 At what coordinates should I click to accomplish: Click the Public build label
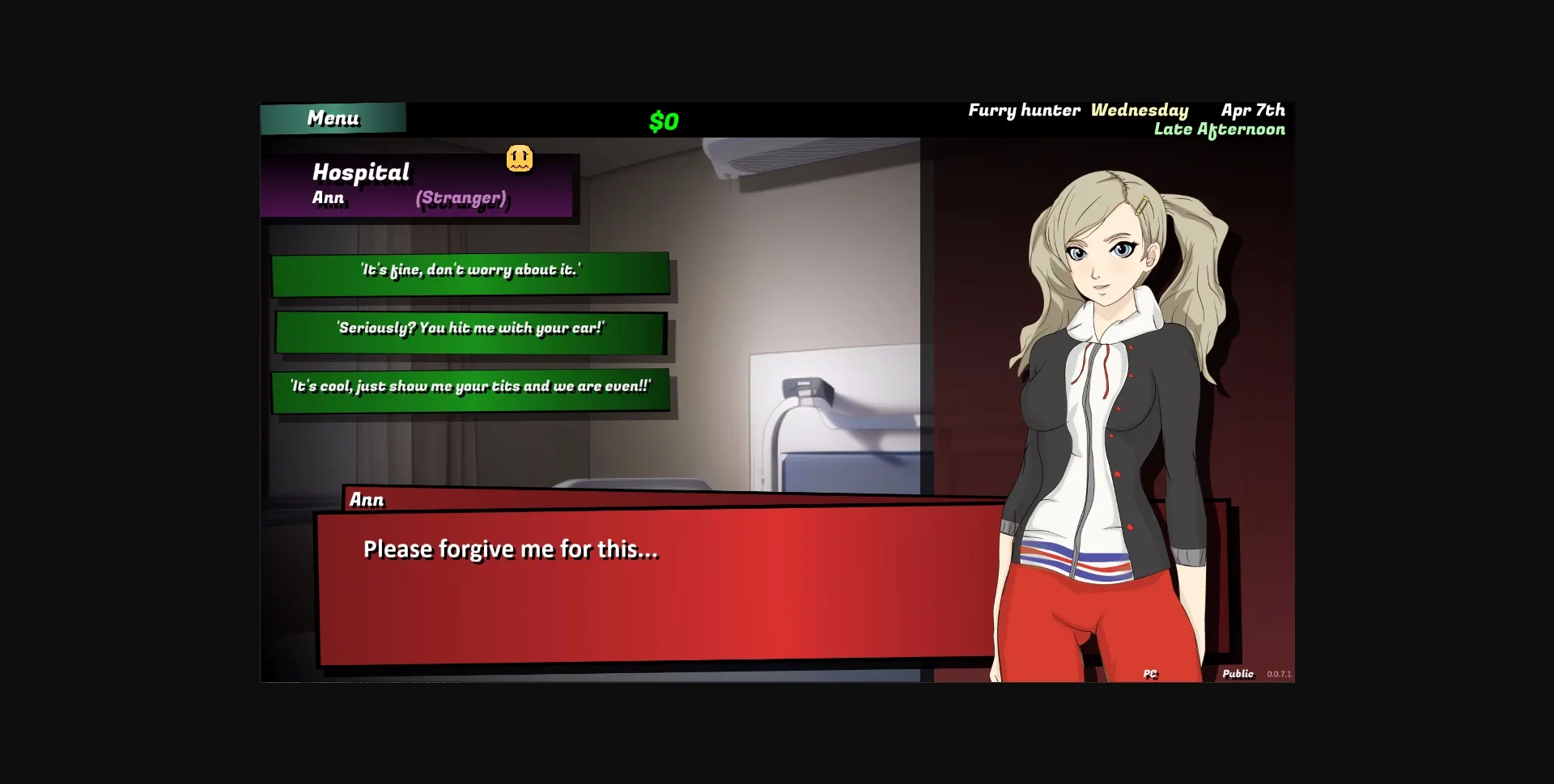1238,672
